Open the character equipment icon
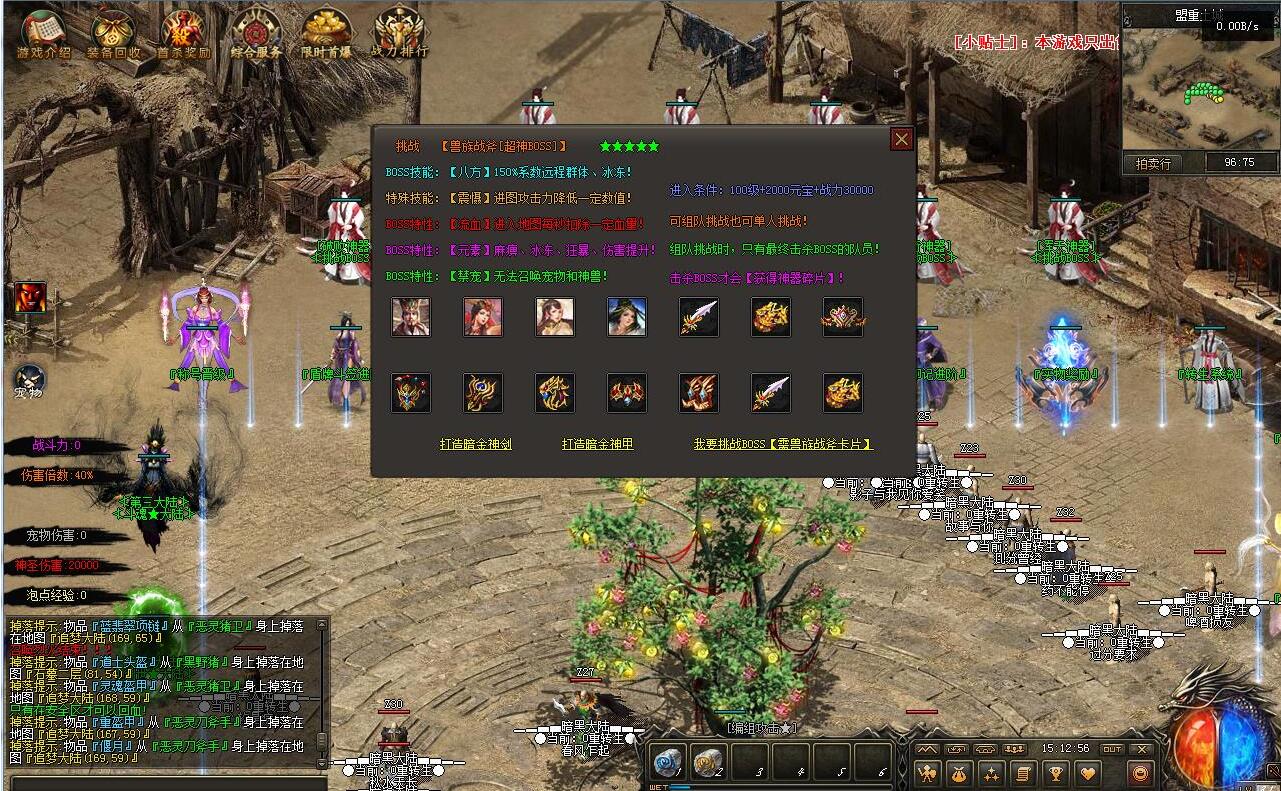 click(x=928, y=773)
